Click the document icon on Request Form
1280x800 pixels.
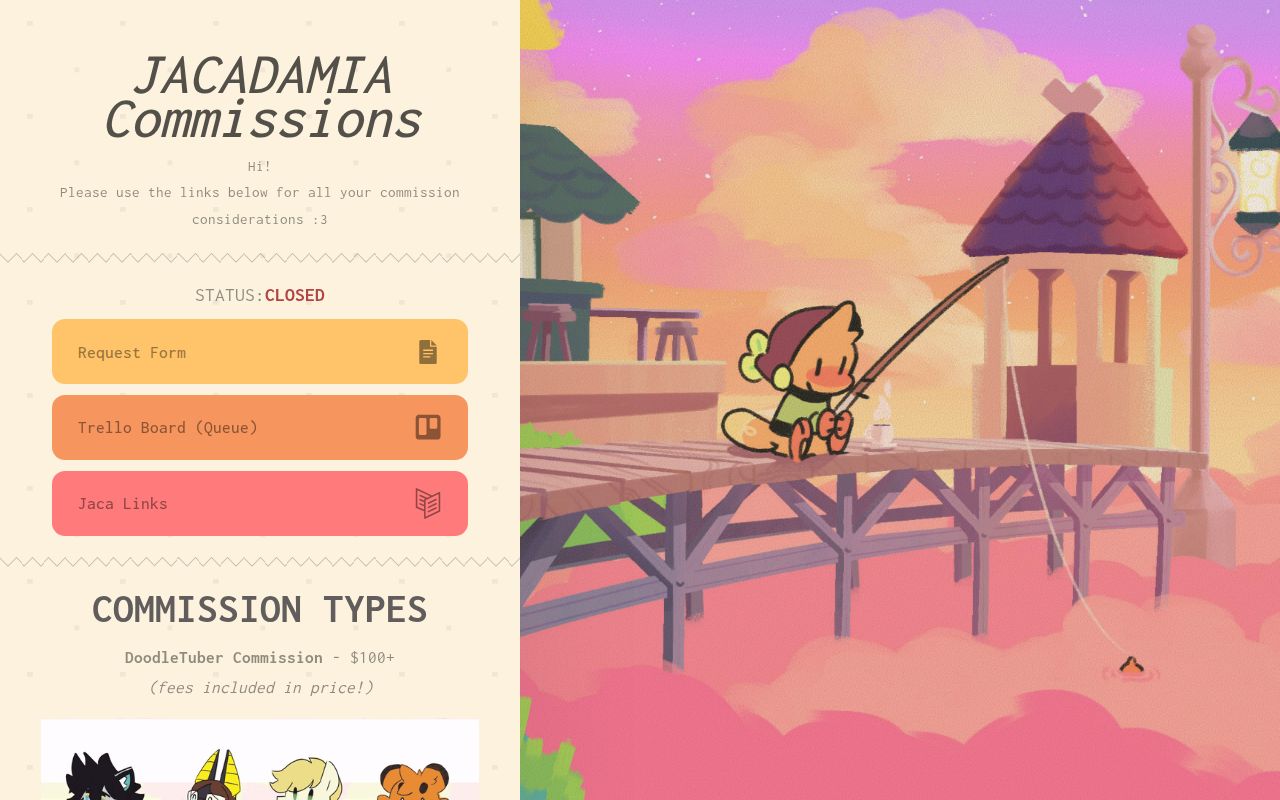(x=428, y=351)
